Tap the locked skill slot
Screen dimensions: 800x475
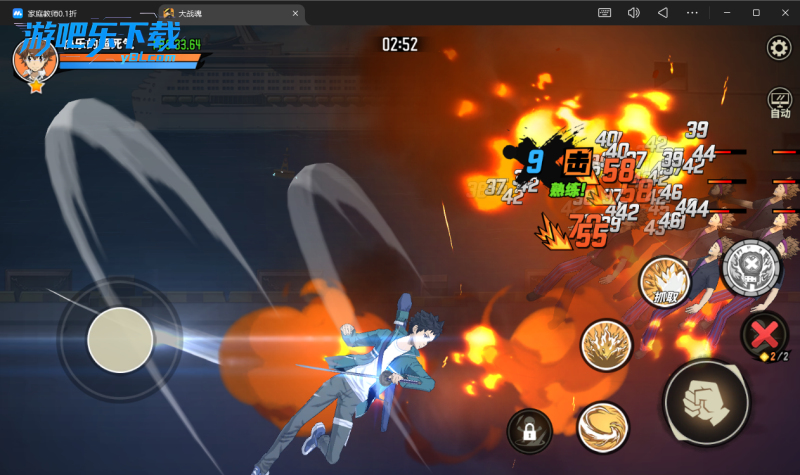pyautogui.click(x=530, y=431)
